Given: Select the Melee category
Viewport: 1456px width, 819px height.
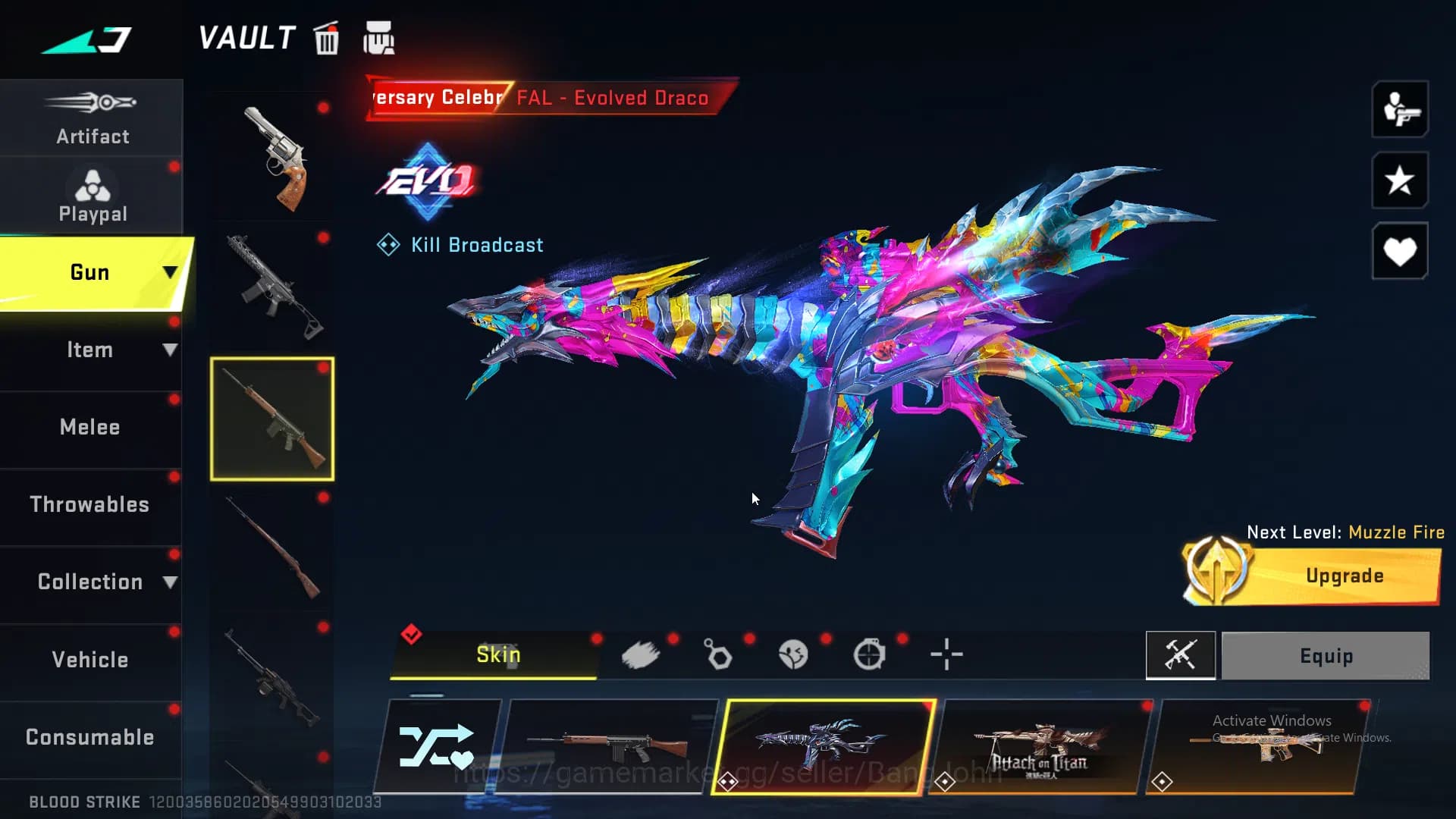Looking at the screenshot, I should 90,427.
